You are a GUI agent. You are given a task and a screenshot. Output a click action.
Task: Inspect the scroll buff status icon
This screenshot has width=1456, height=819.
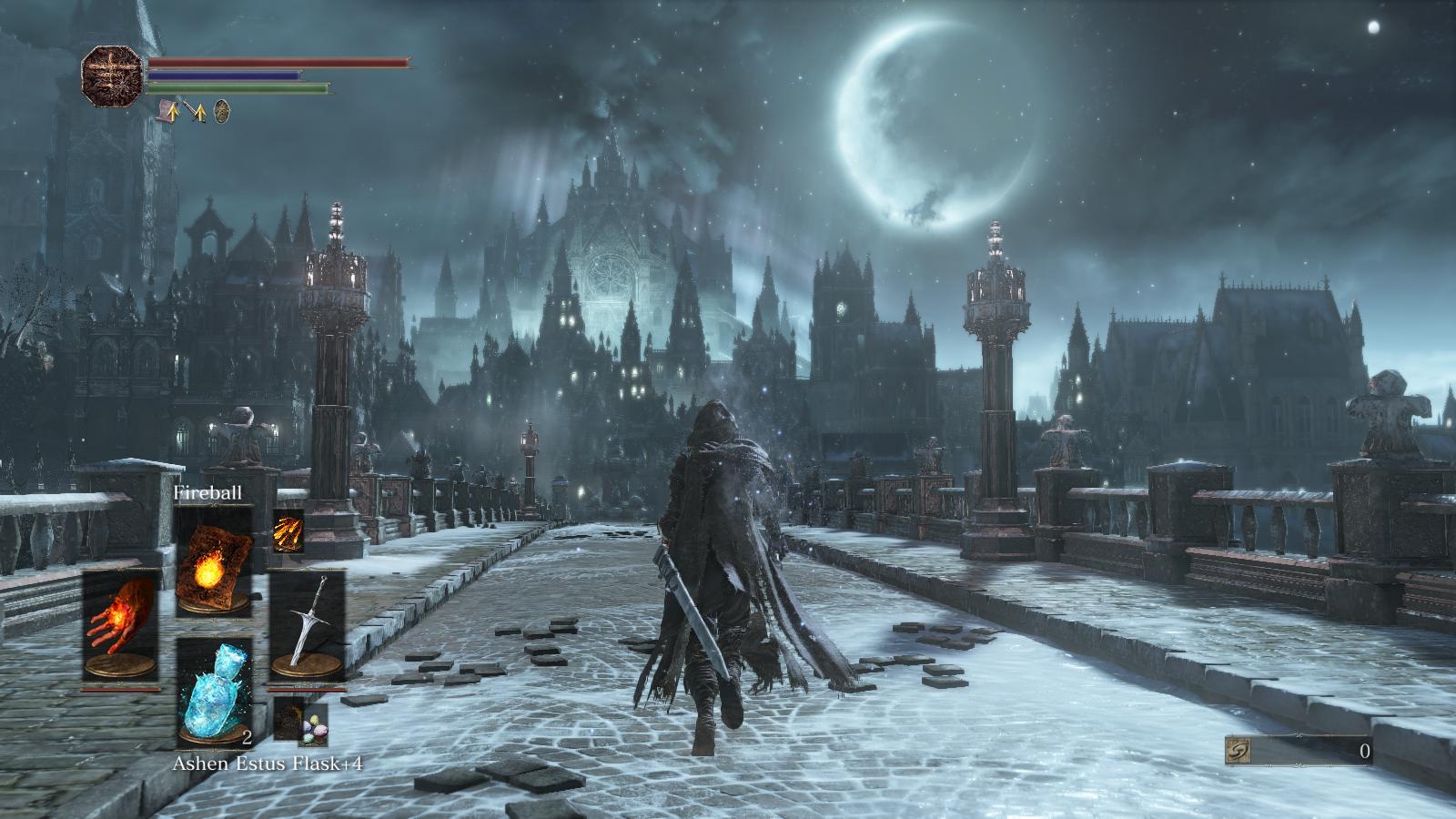coord(167,111)
